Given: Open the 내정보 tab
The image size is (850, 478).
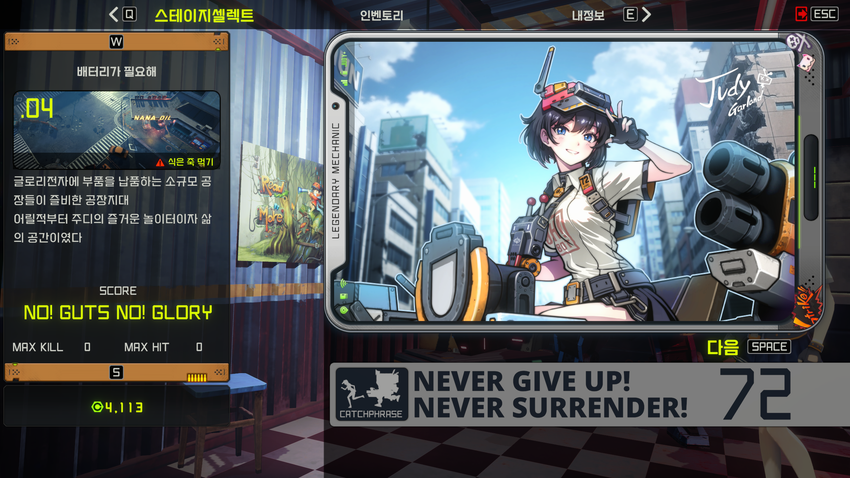Looking at the screenshot, I should click(589, 15).
